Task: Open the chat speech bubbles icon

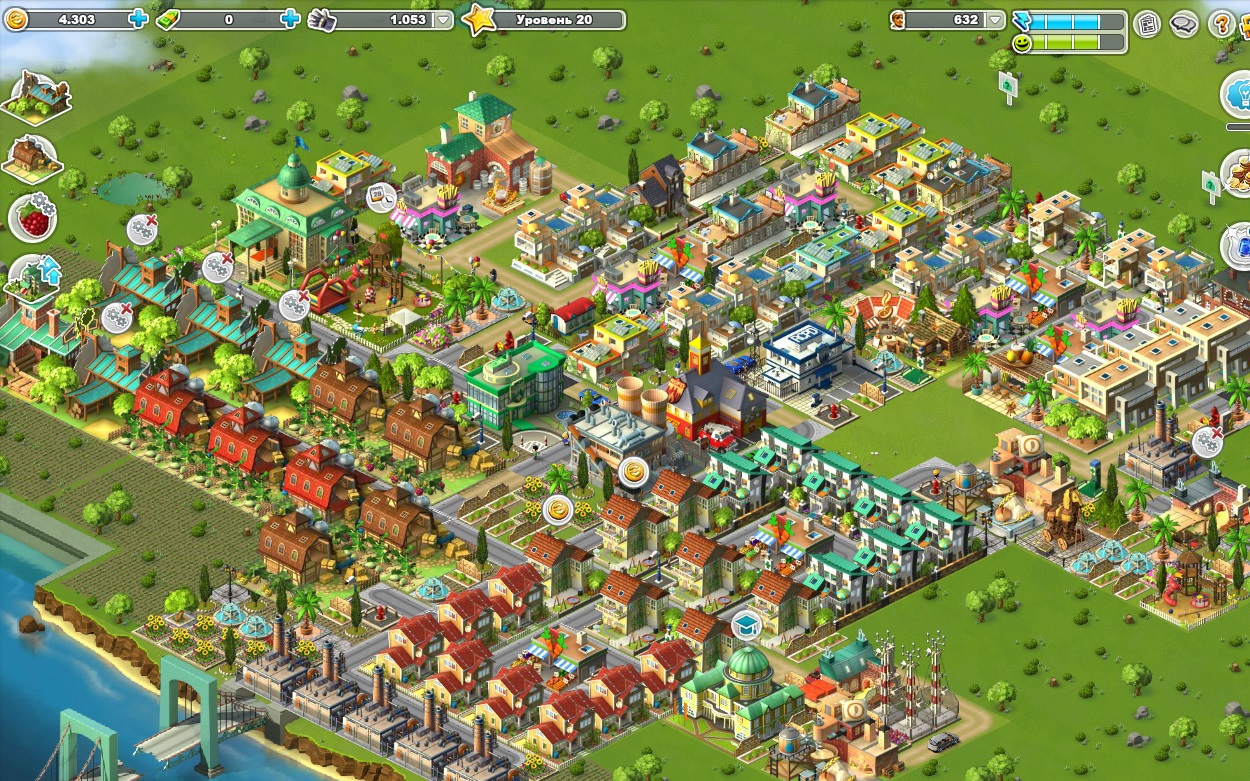Action: pyautogui.click(x=1184, y=23)
